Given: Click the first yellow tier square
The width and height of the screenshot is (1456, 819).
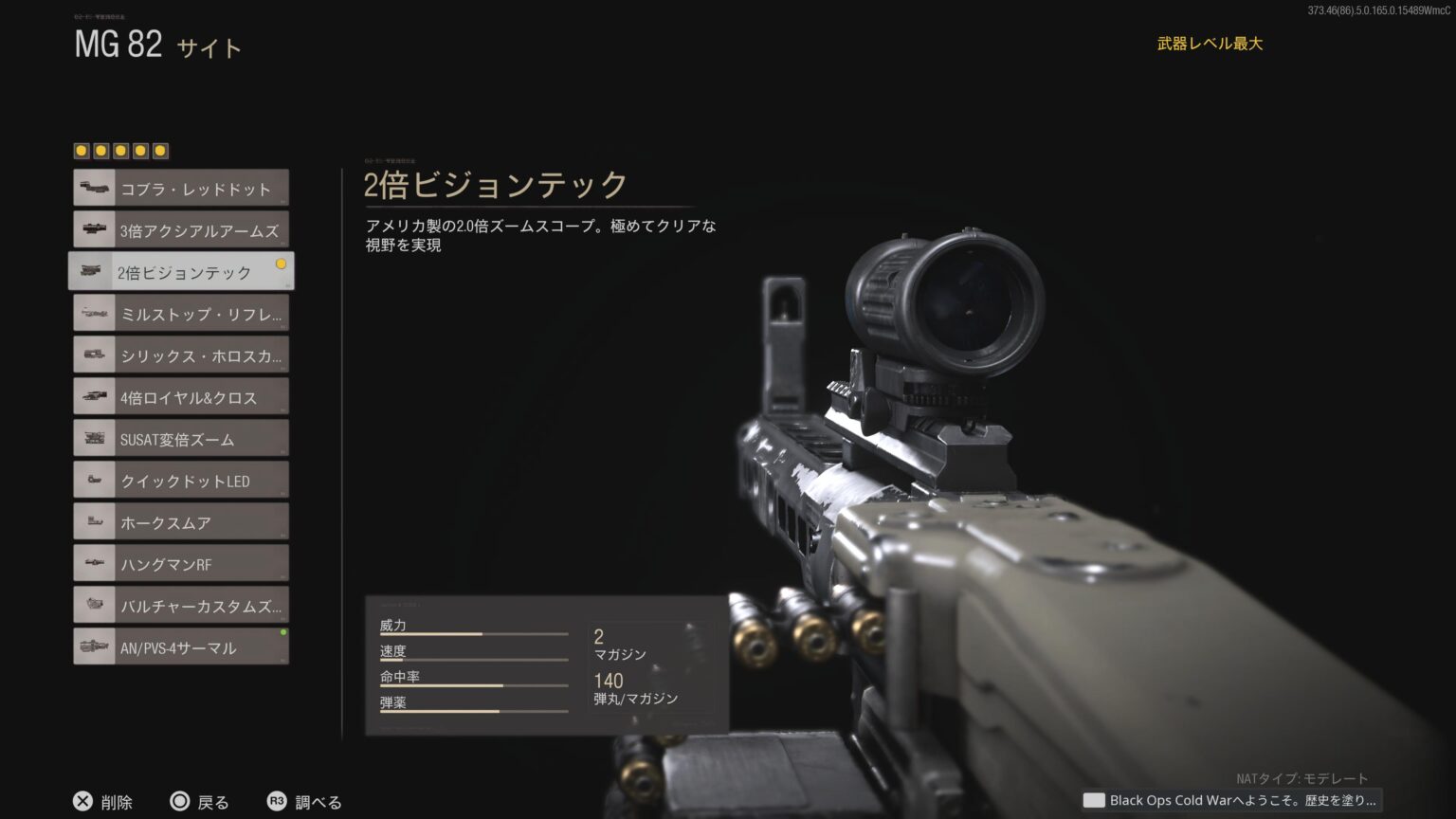Looking at the screenshot, I should point(81,149).
